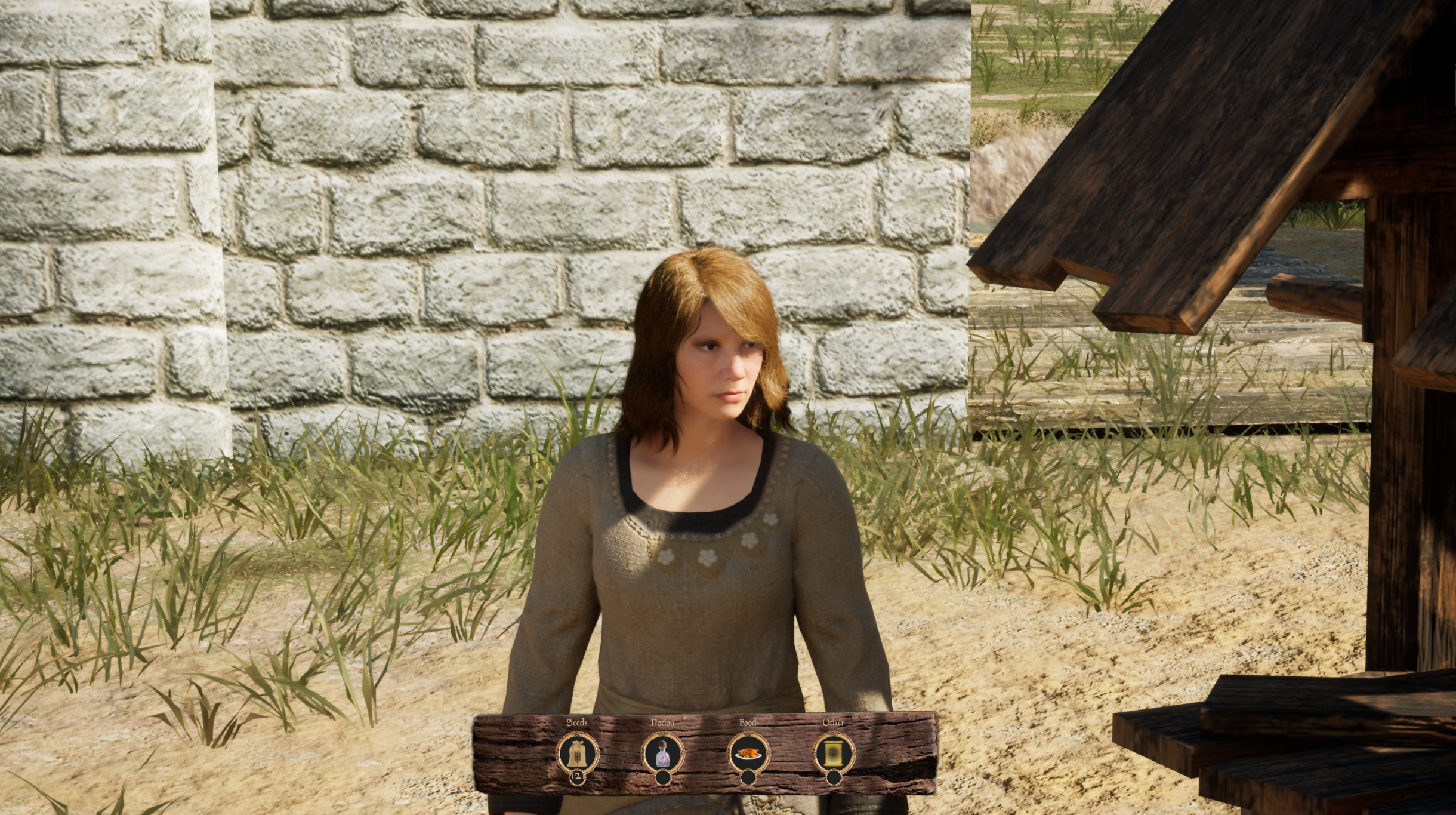The height and width of the screenshot is (815, 1456).
Task: Open the Food roast chicken slot
Action: (748, 754)
